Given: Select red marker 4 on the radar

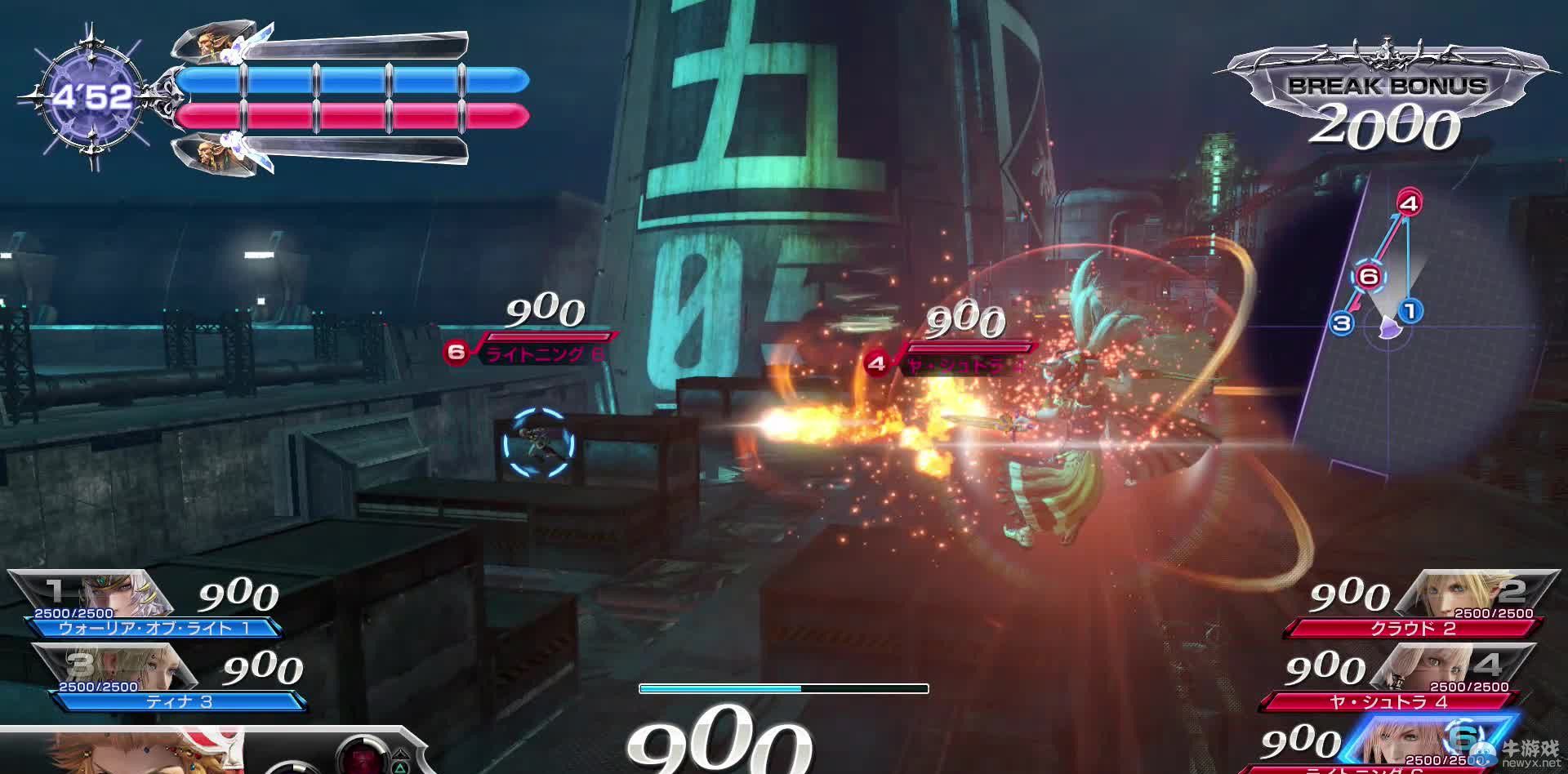Looking at the screenshot, I should (x=1409, y=202).
